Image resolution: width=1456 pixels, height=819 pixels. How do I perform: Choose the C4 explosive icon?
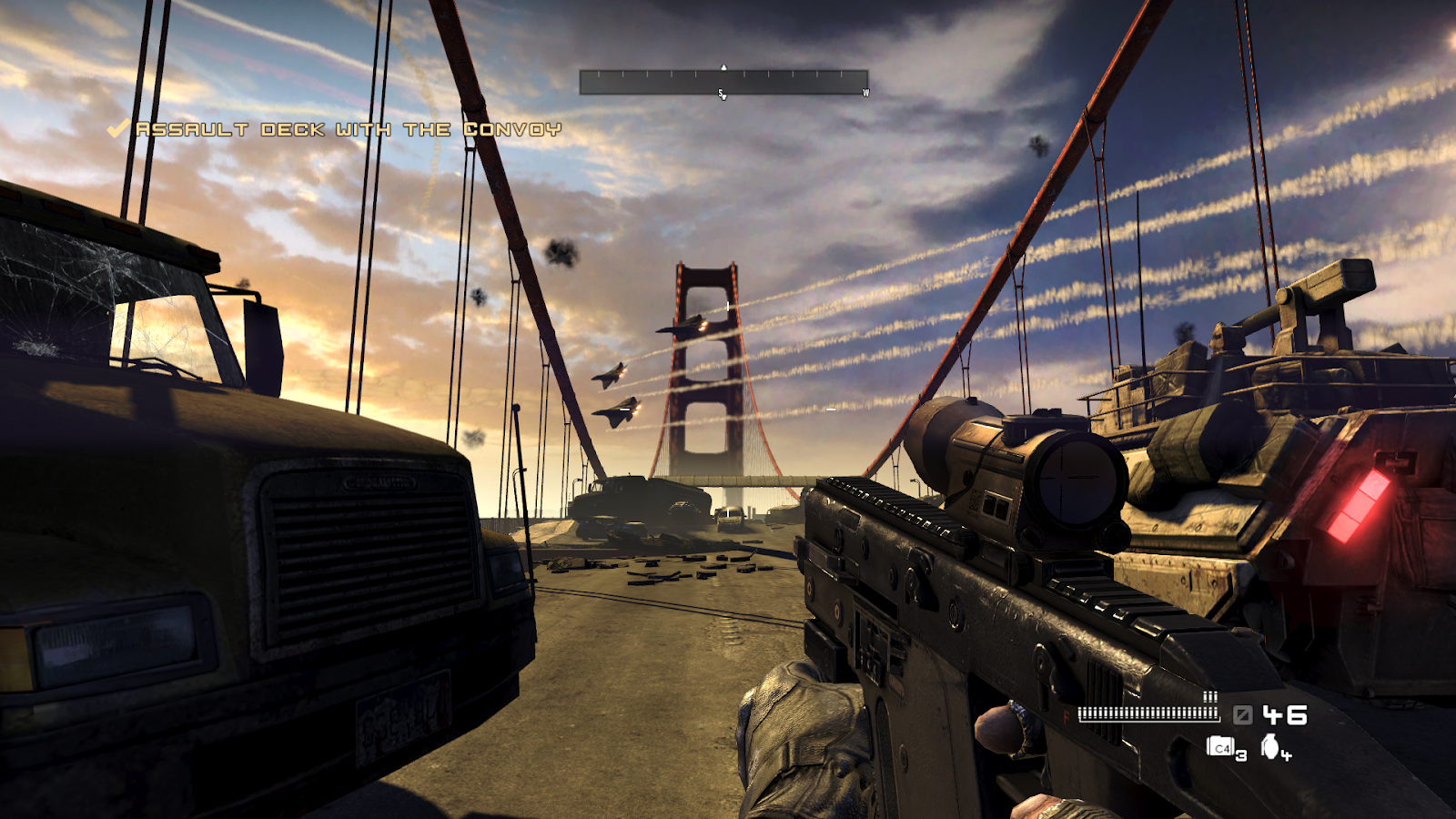tap(1220, 747)
